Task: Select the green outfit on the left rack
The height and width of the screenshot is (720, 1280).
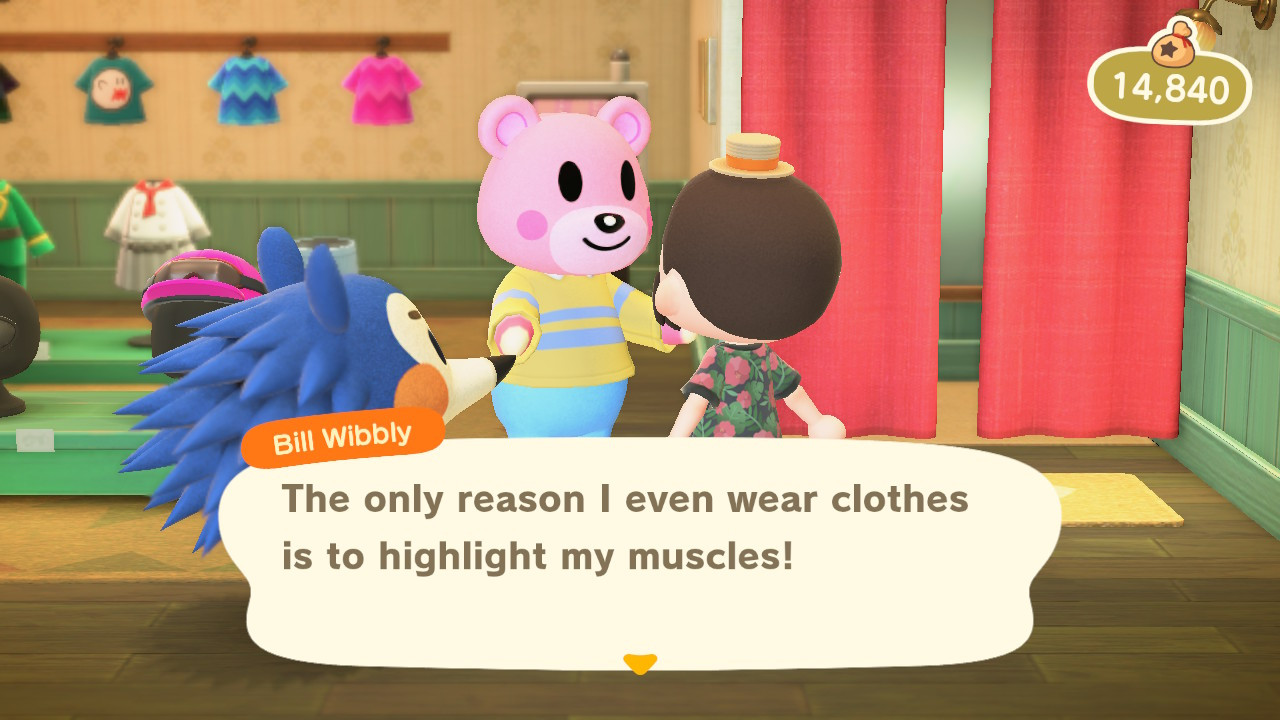Action: (x=25, y=220)
